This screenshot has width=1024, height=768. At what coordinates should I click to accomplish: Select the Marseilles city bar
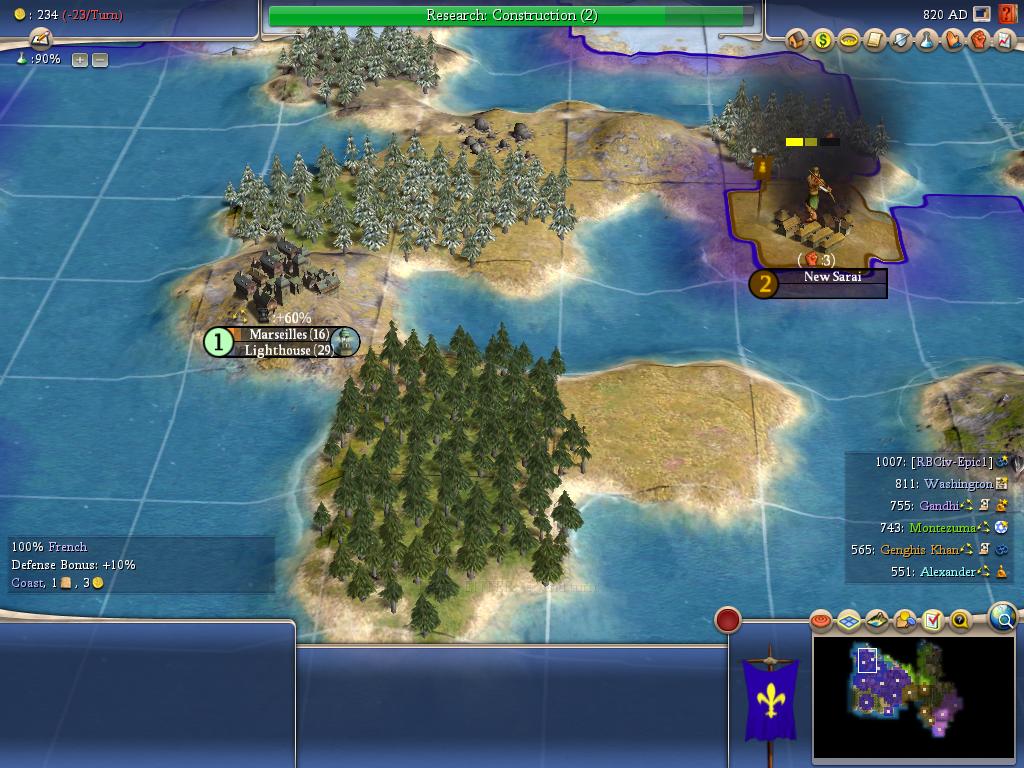(x=289, y=335)
